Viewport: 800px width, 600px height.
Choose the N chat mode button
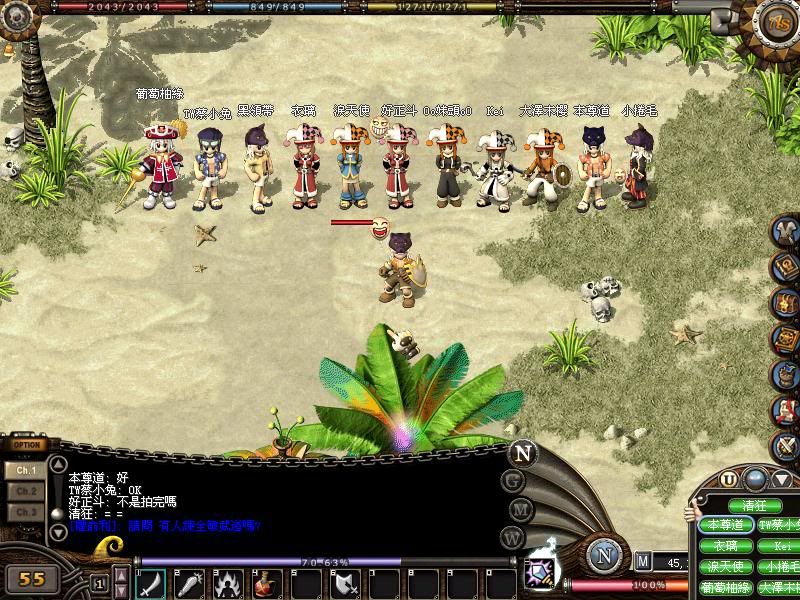[522, 452]
